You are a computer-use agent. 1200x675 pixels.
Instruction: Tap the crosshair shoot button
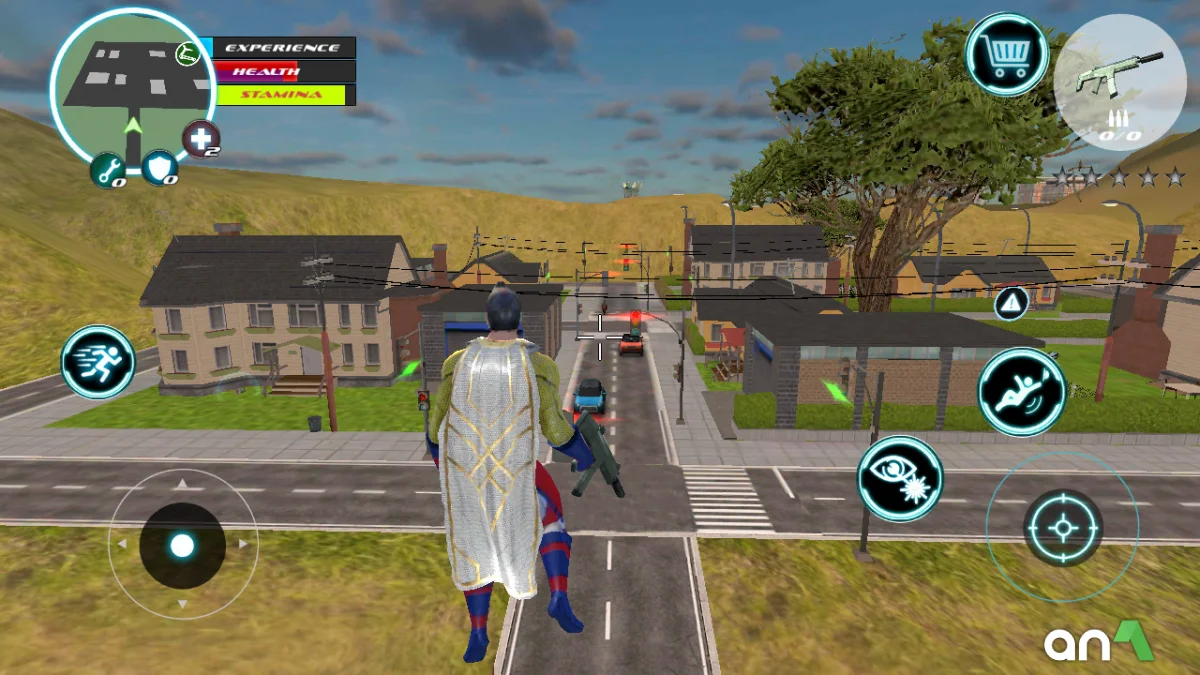1062,527
